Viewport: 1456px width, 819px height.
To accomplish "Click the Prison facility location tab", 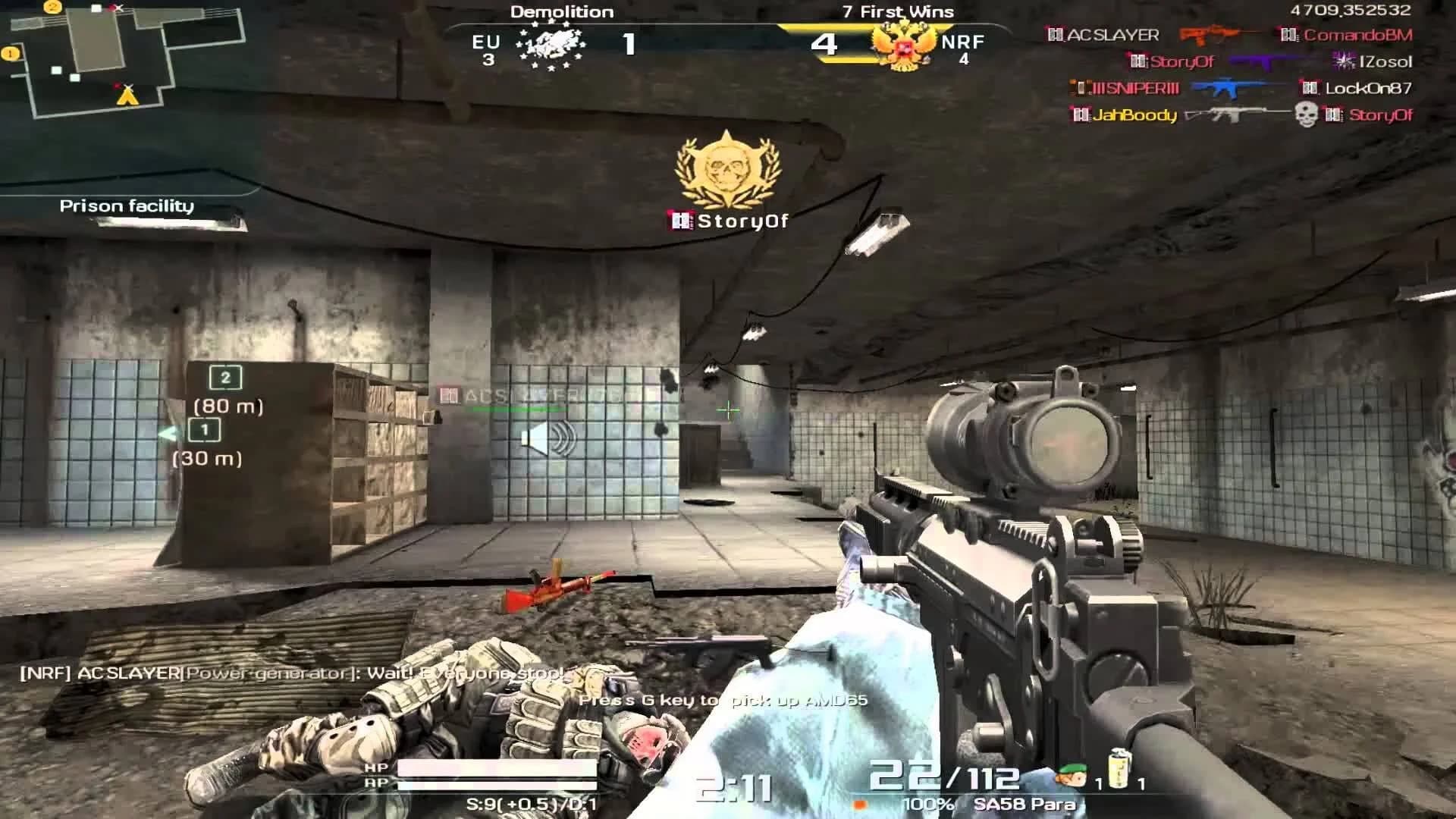I will click(127, 205).
